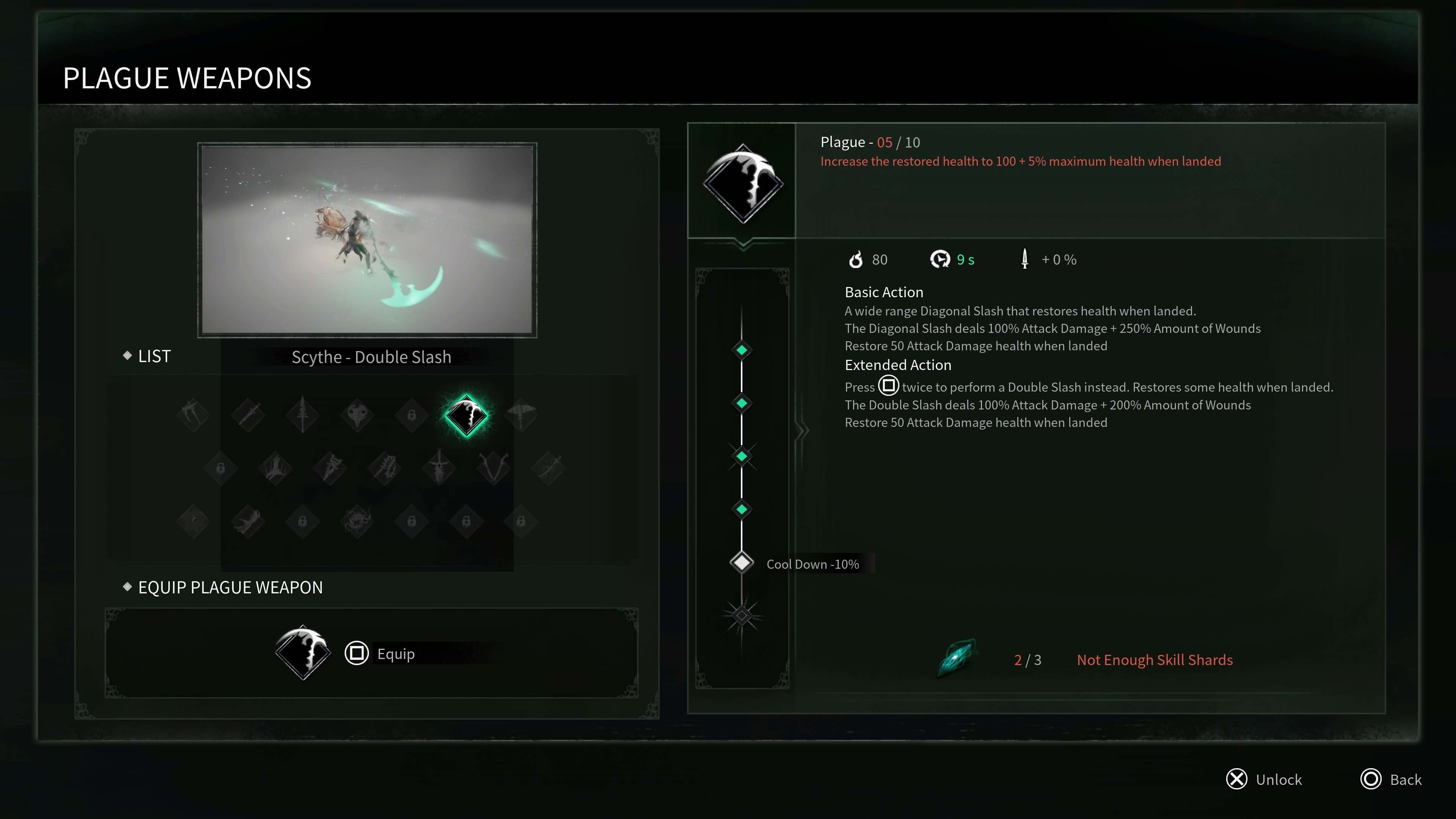Choose the claw plague weapon icon
The width and height of the screenshot is (1456, 819).
[193, 416]
